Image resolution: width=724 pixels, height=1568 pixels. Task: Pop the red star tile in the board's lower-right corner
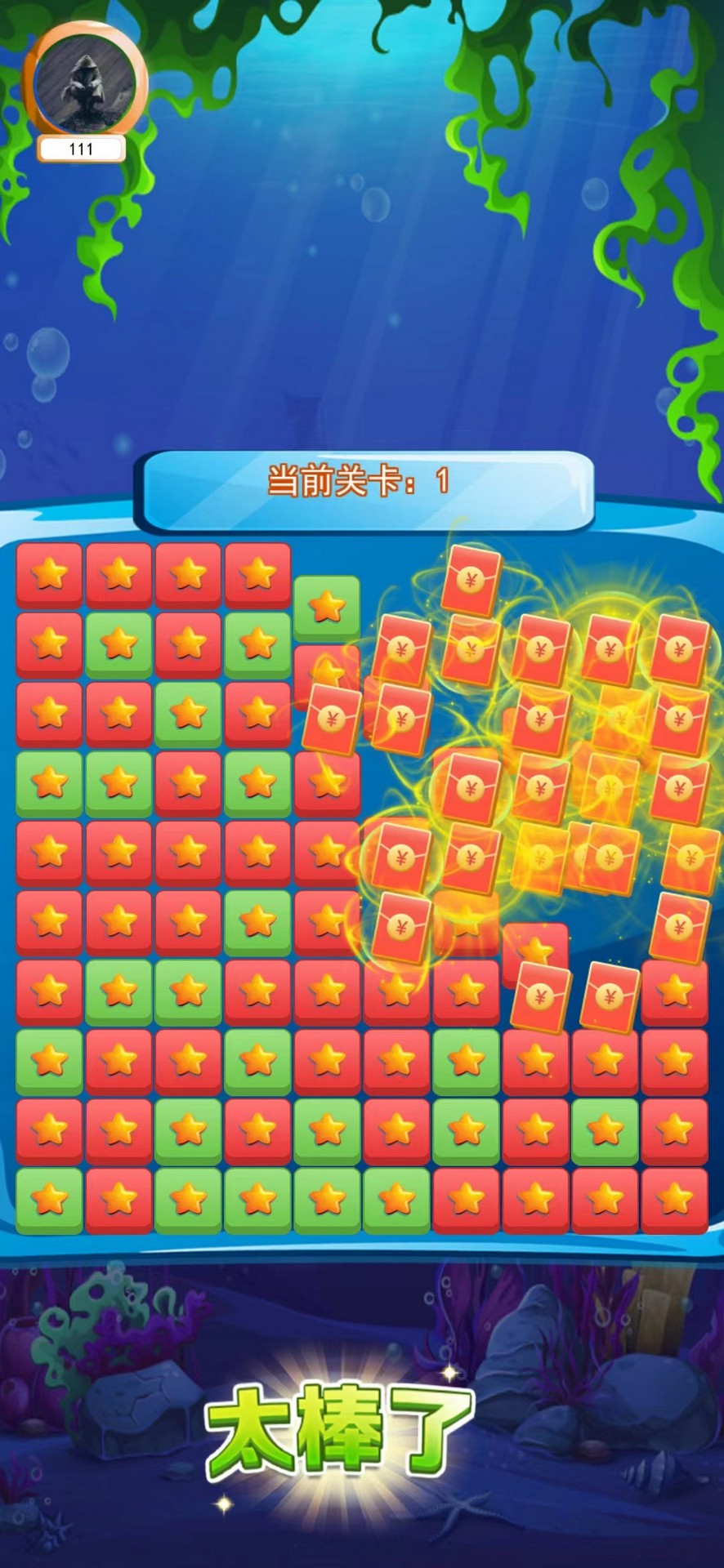(675, 1199)
